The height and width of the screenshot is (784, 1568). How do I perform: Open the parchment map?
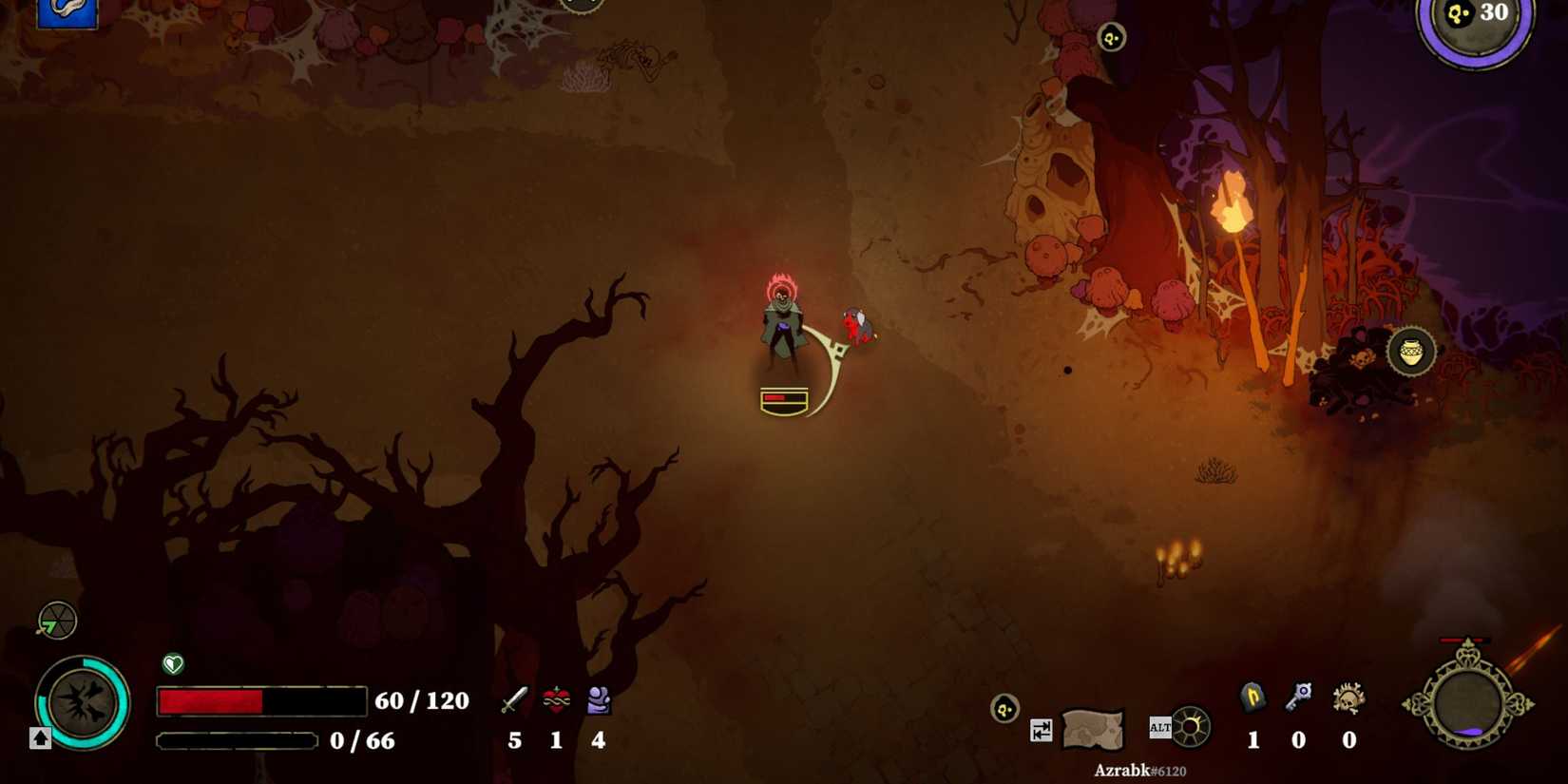pyautogui.click(x=1093, y=729)
